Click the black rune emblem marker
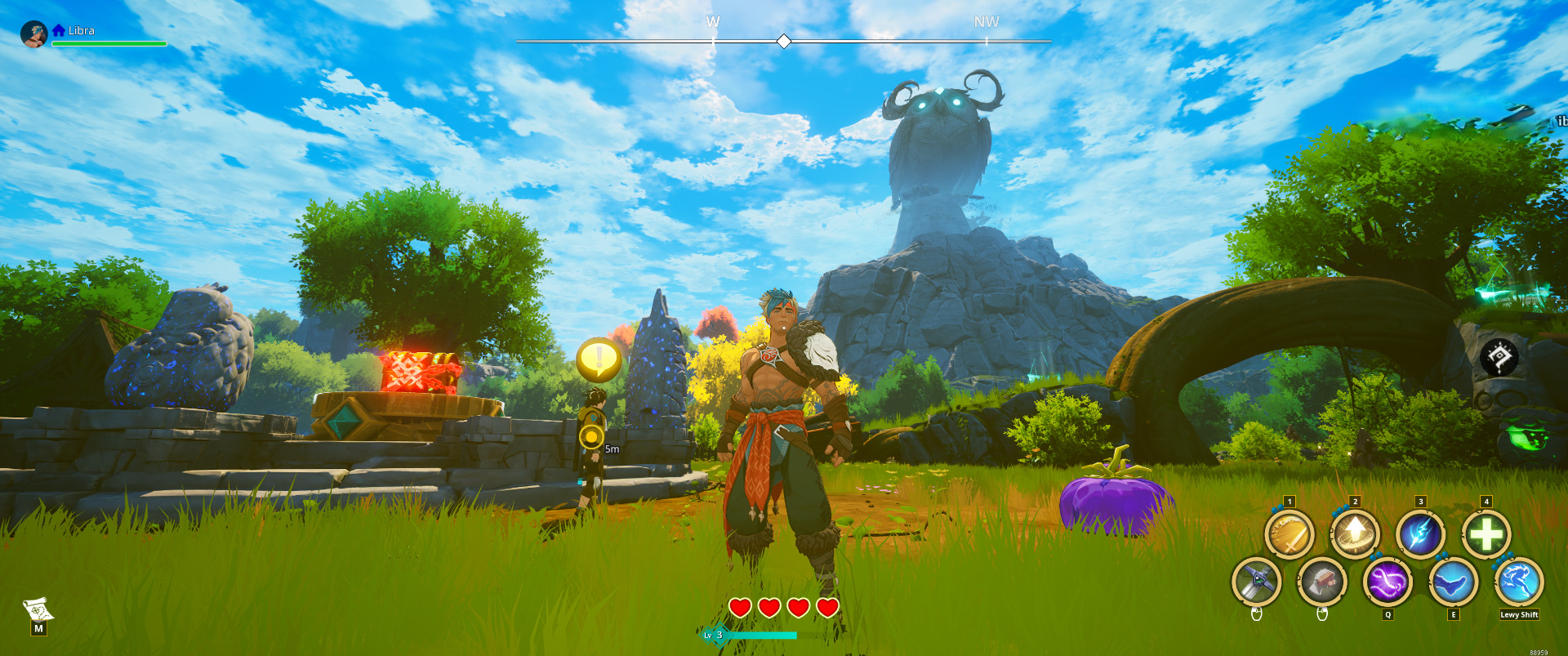The width and height of the screenshot is (1568, 656). pos(1499,357)
